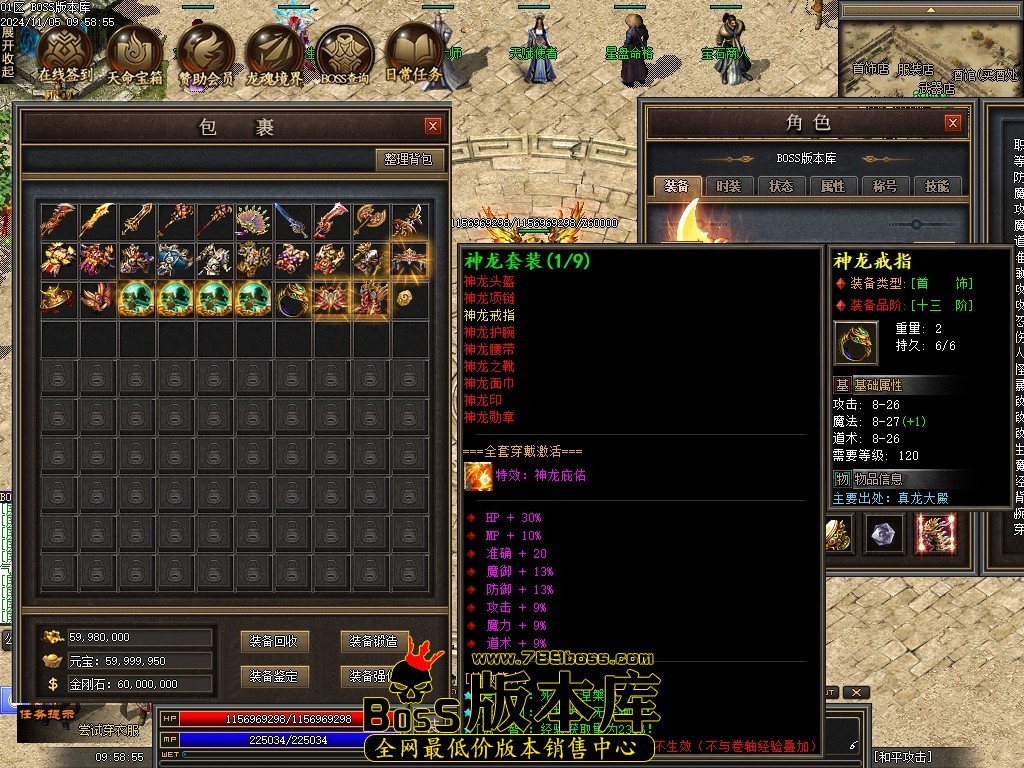Switch to the 属性 attributes tab
The height and width of the screenshot is (768, 1024).
(833, 186)
